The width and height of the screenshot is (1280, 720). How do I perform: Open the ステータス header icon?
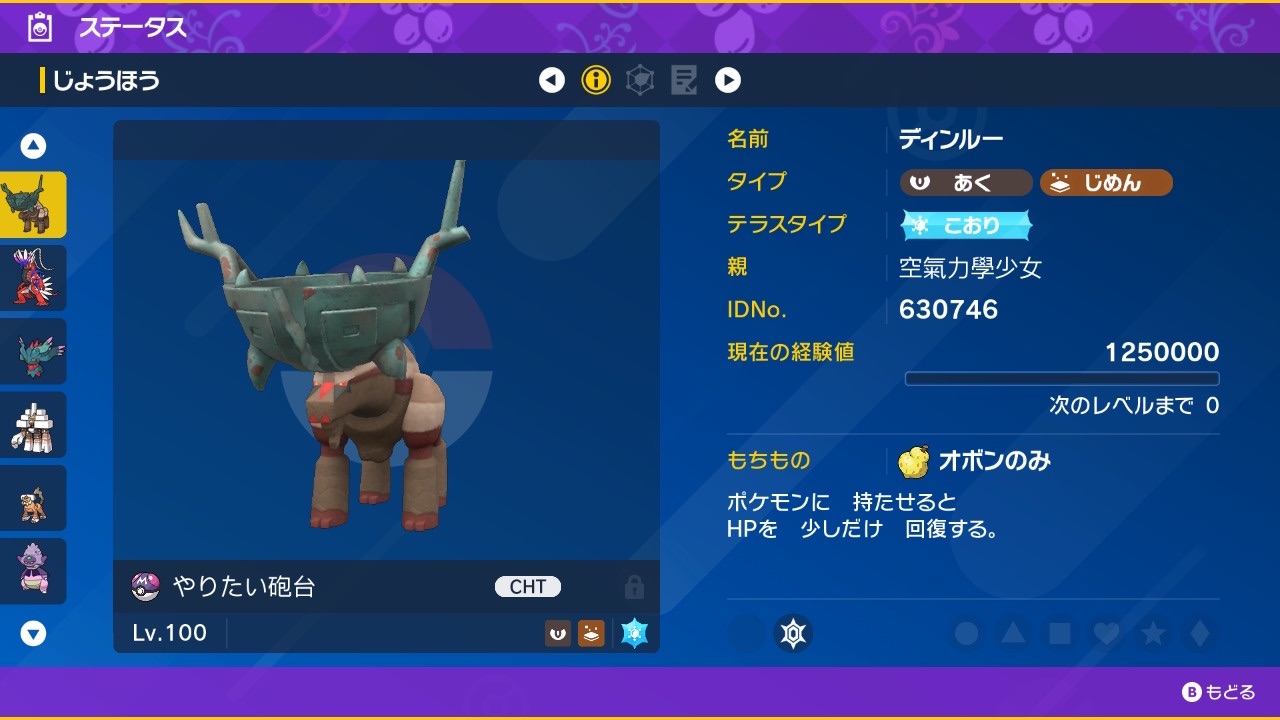point(40,27)
